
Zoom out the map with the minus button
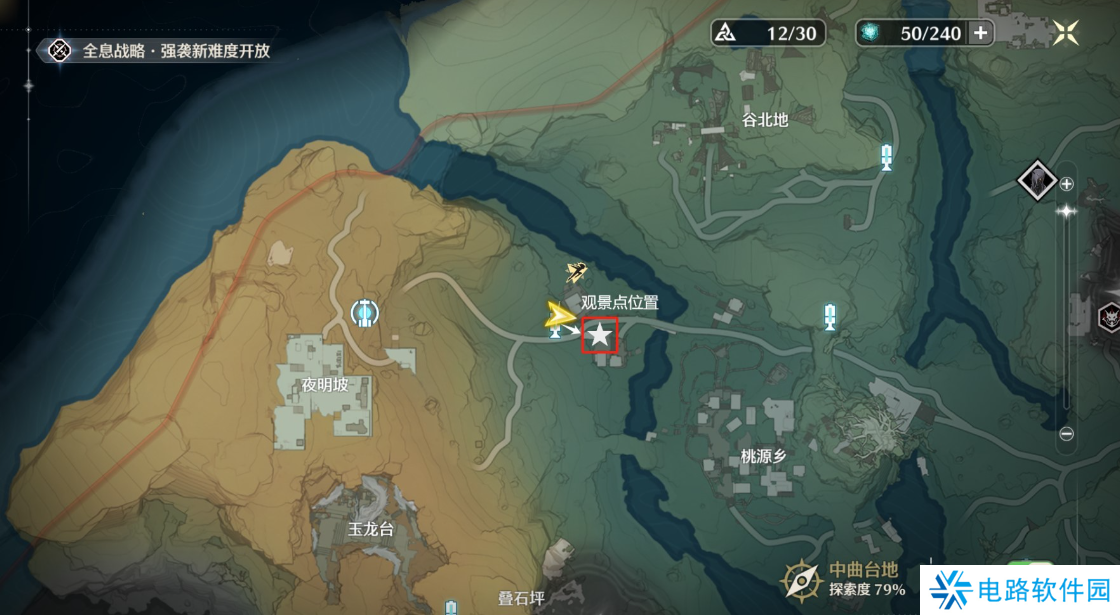pyautogui.click(x=1067, y=434)
